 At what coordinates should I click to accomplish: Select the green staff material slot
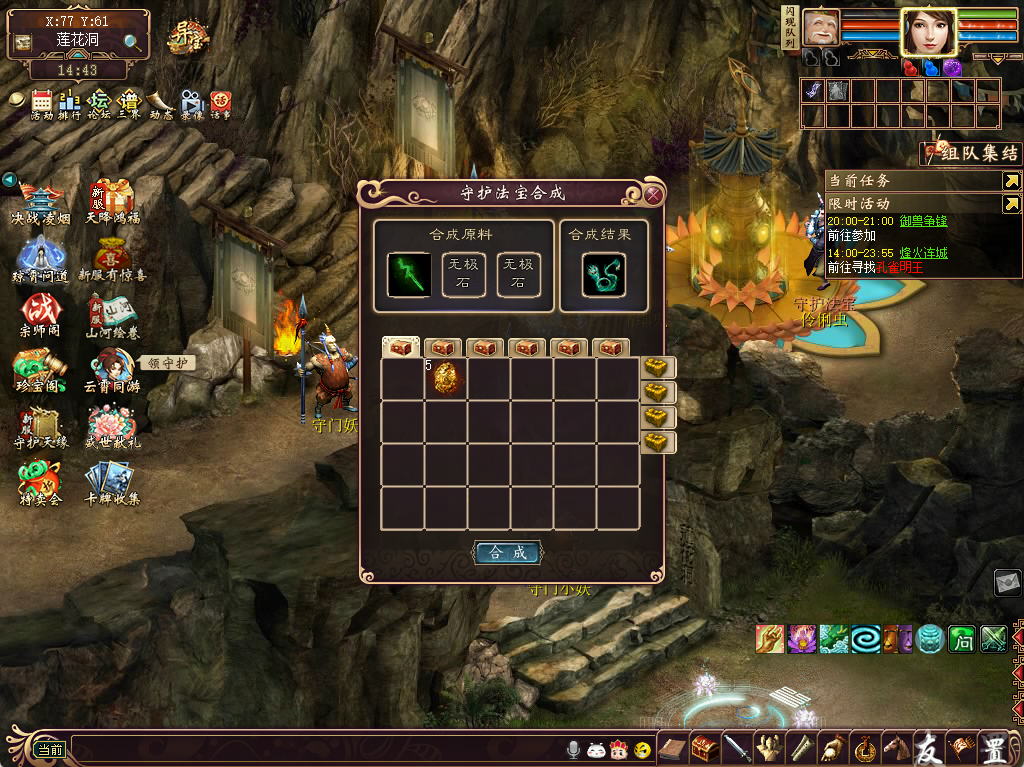click(409, 274)
